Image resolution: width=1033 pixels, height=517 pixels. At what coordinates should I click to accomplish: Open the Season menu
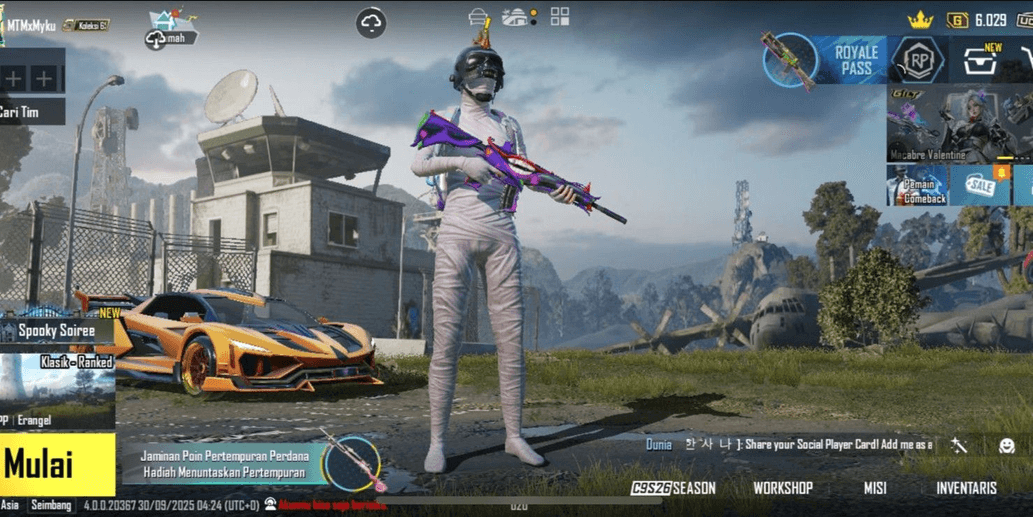pos(675,488)
